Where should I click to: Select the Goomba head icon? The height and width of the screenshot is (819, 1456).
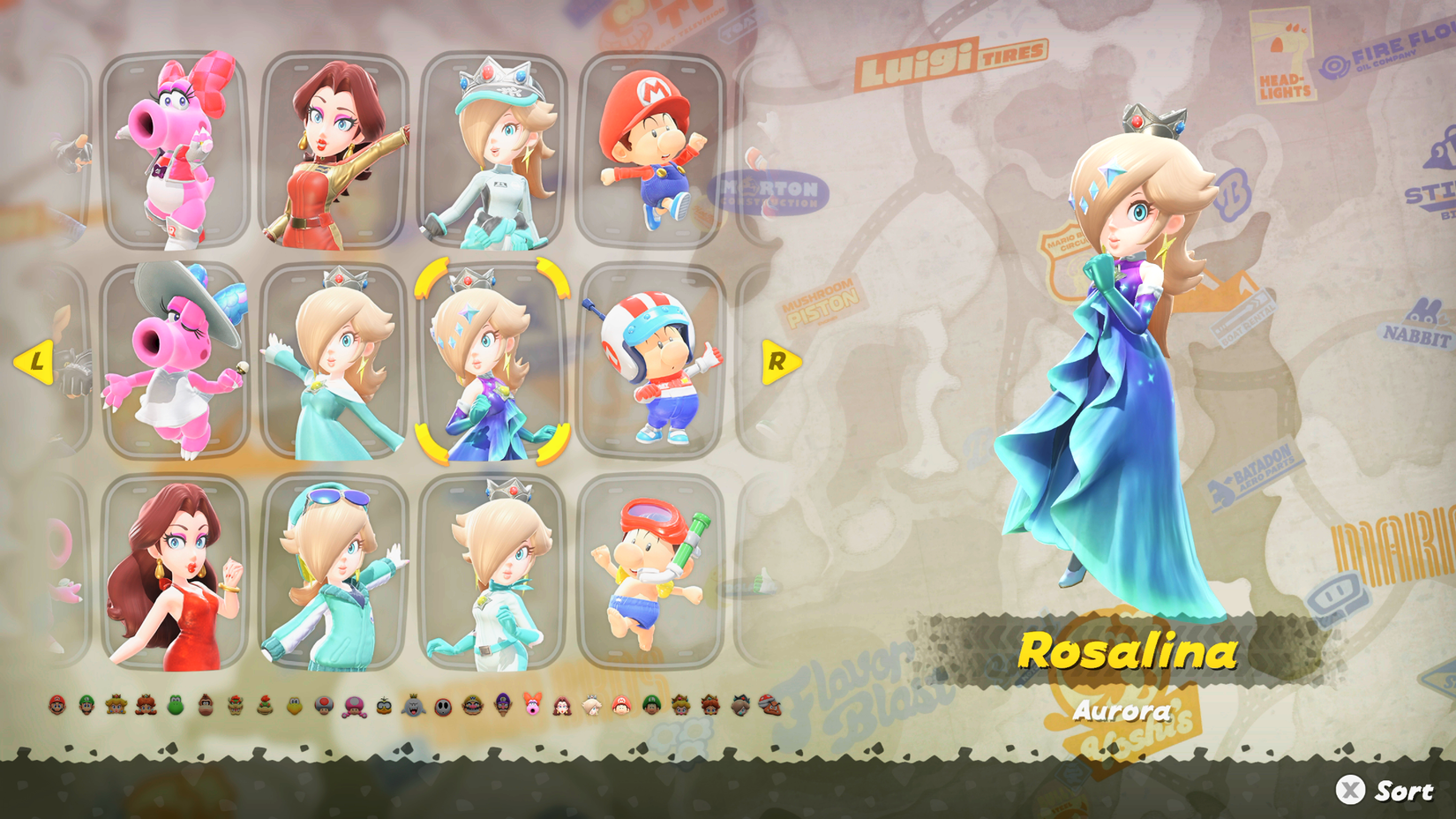771,706
